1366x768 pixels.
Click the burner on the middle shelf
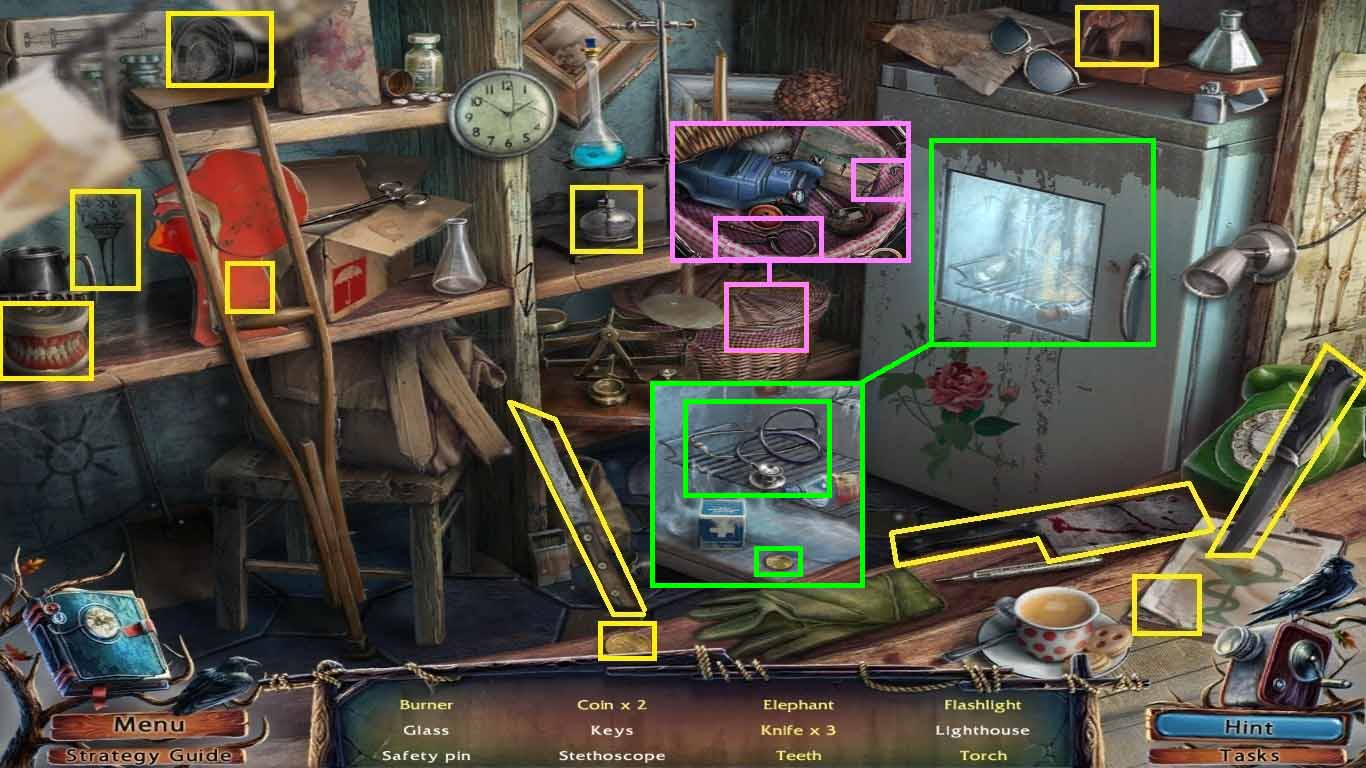click(605, 219)
